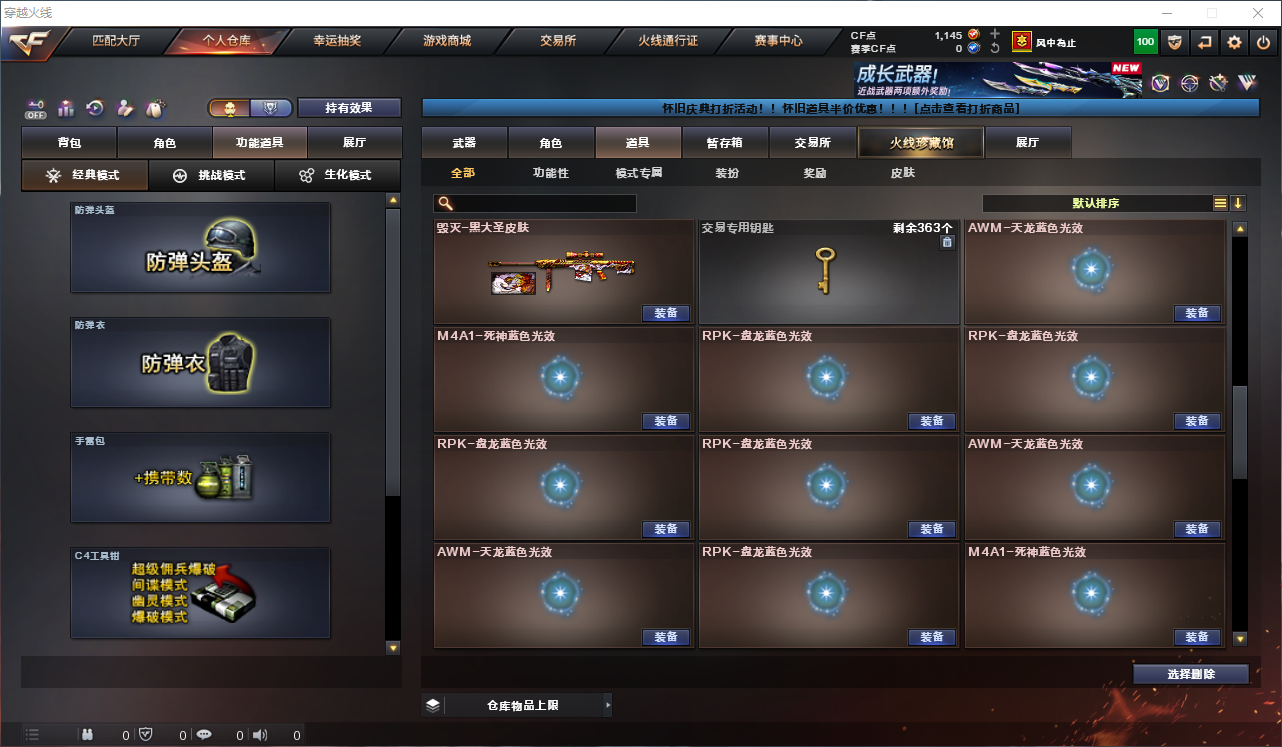
Task: Mute the speaker icon in bottom status bar
Action: [259, 734]
